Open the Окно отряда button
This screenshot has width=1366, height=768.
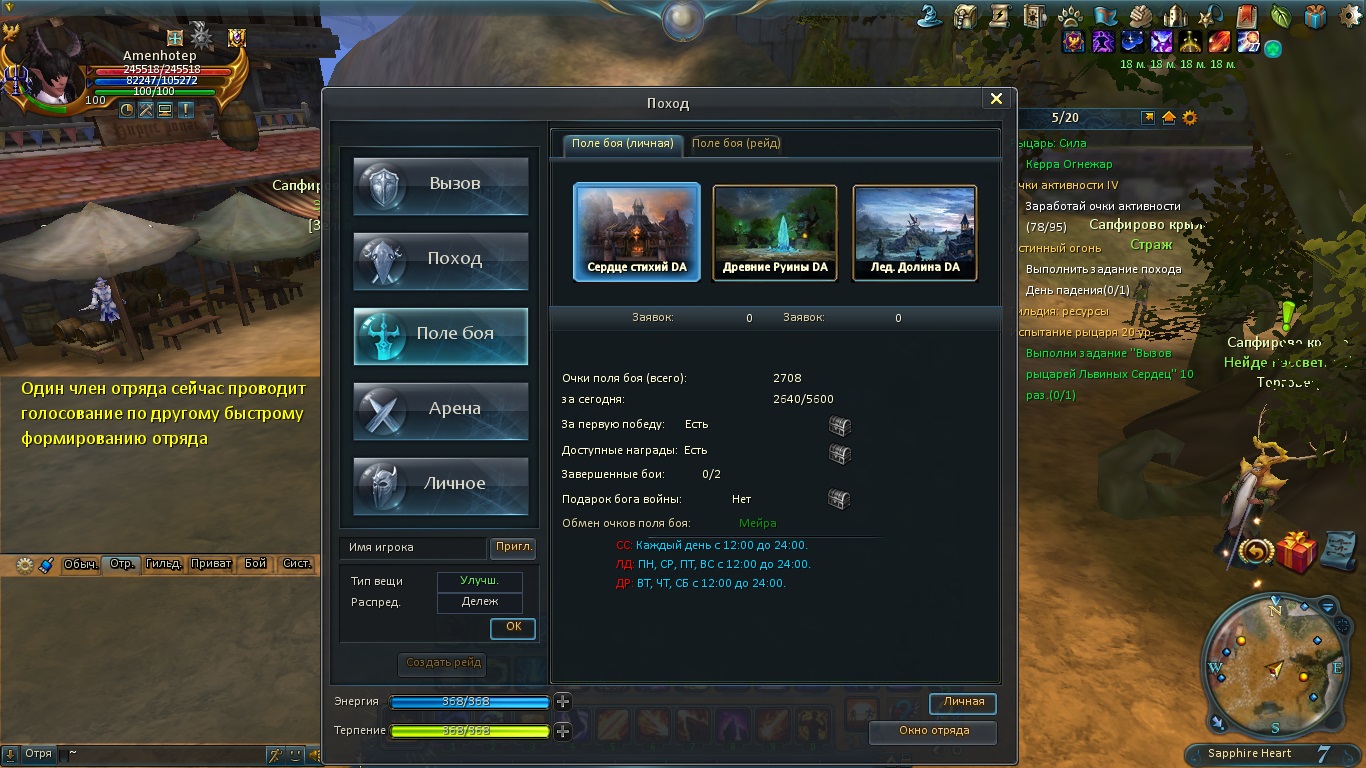933,731
